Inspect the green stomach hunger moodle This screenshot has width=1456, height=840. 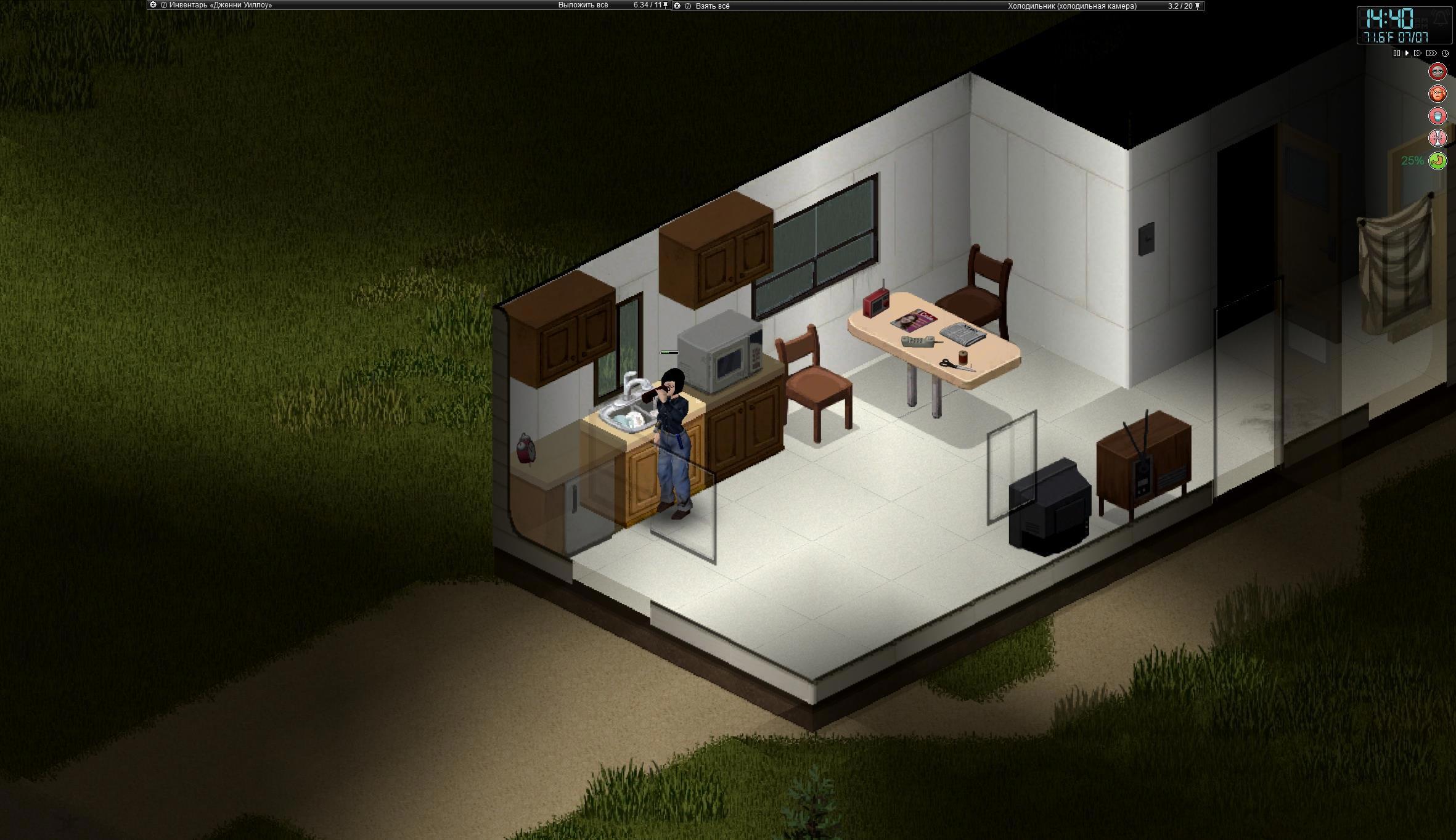click(x=1438, y=161)
